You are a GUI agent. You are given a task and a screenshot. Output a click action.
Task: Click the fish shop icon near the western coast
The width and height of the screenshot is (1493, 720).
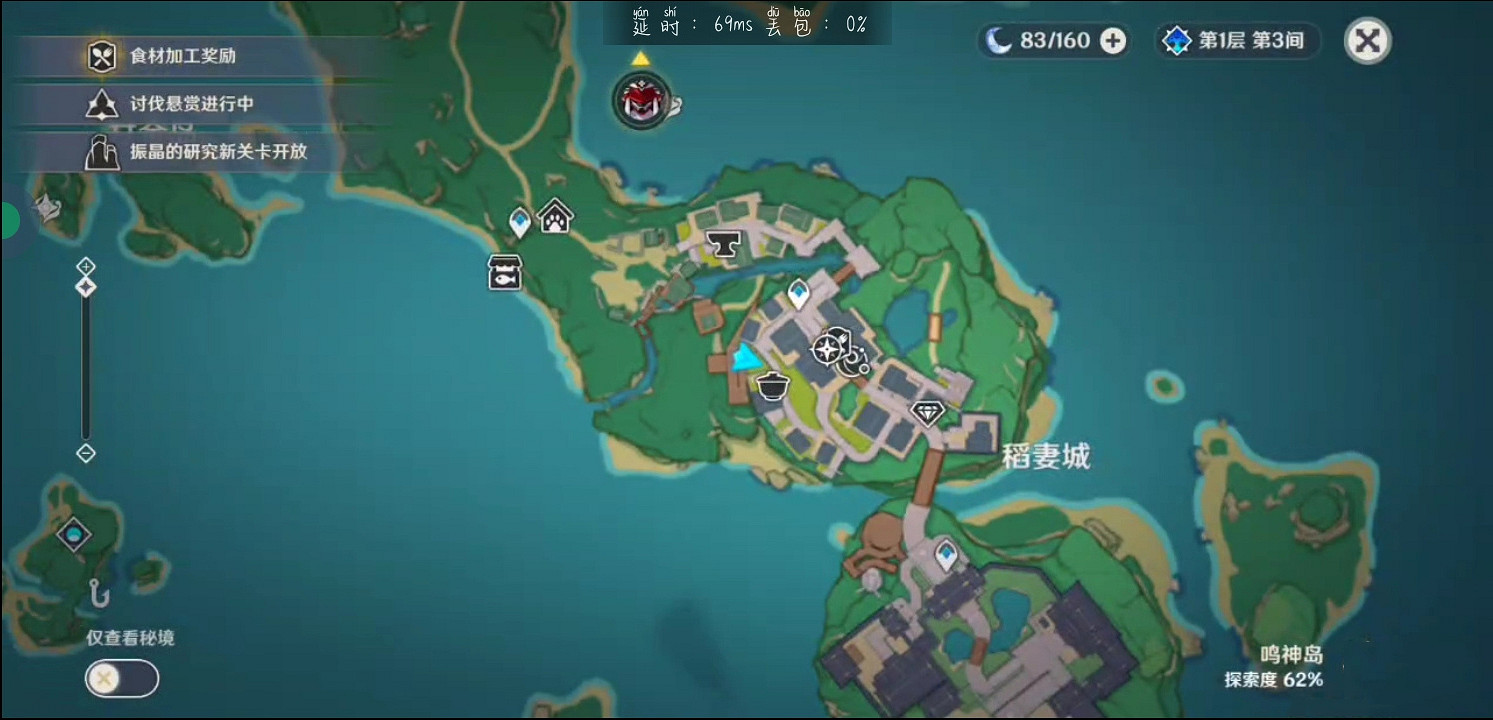(x=504, y=273)
